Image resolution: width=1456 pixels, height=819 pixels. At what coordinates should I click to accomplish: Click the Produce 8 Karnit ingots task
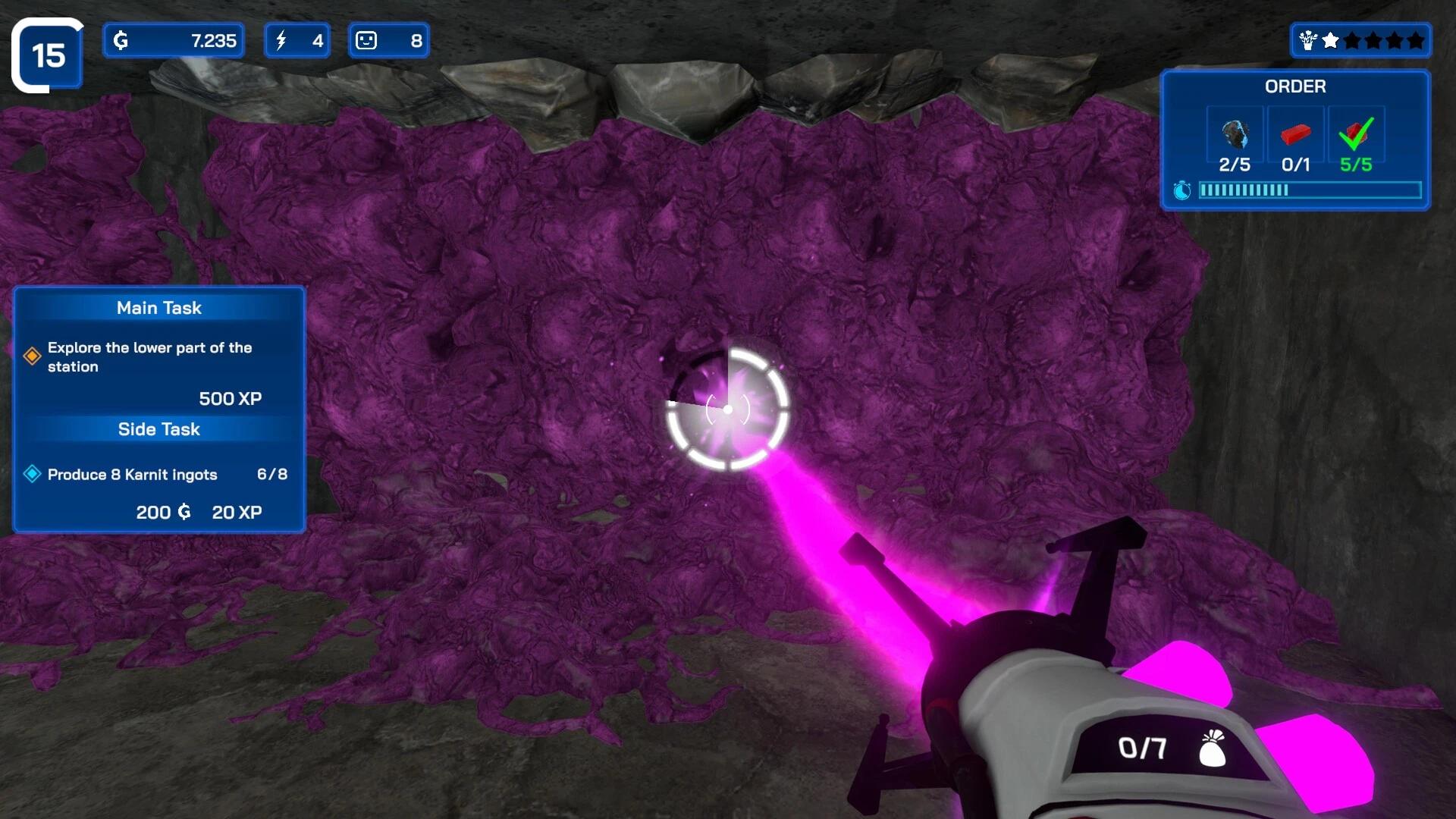pos(132,474)
